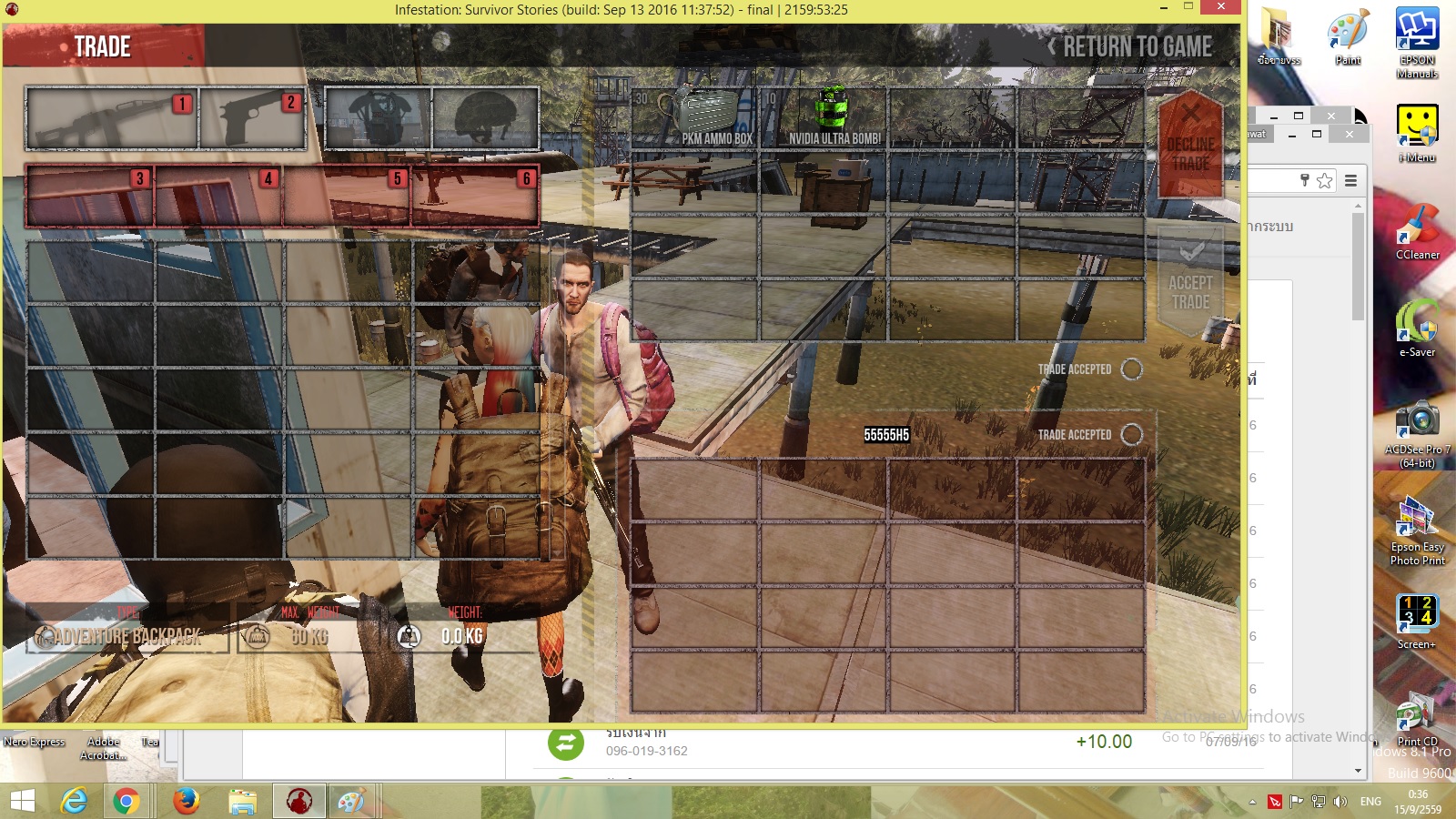Image resolution: width=1456 pixels, height=819 pixels.
Task: Choose the rifle in weapon slot 1
Action: coord(112,118)
